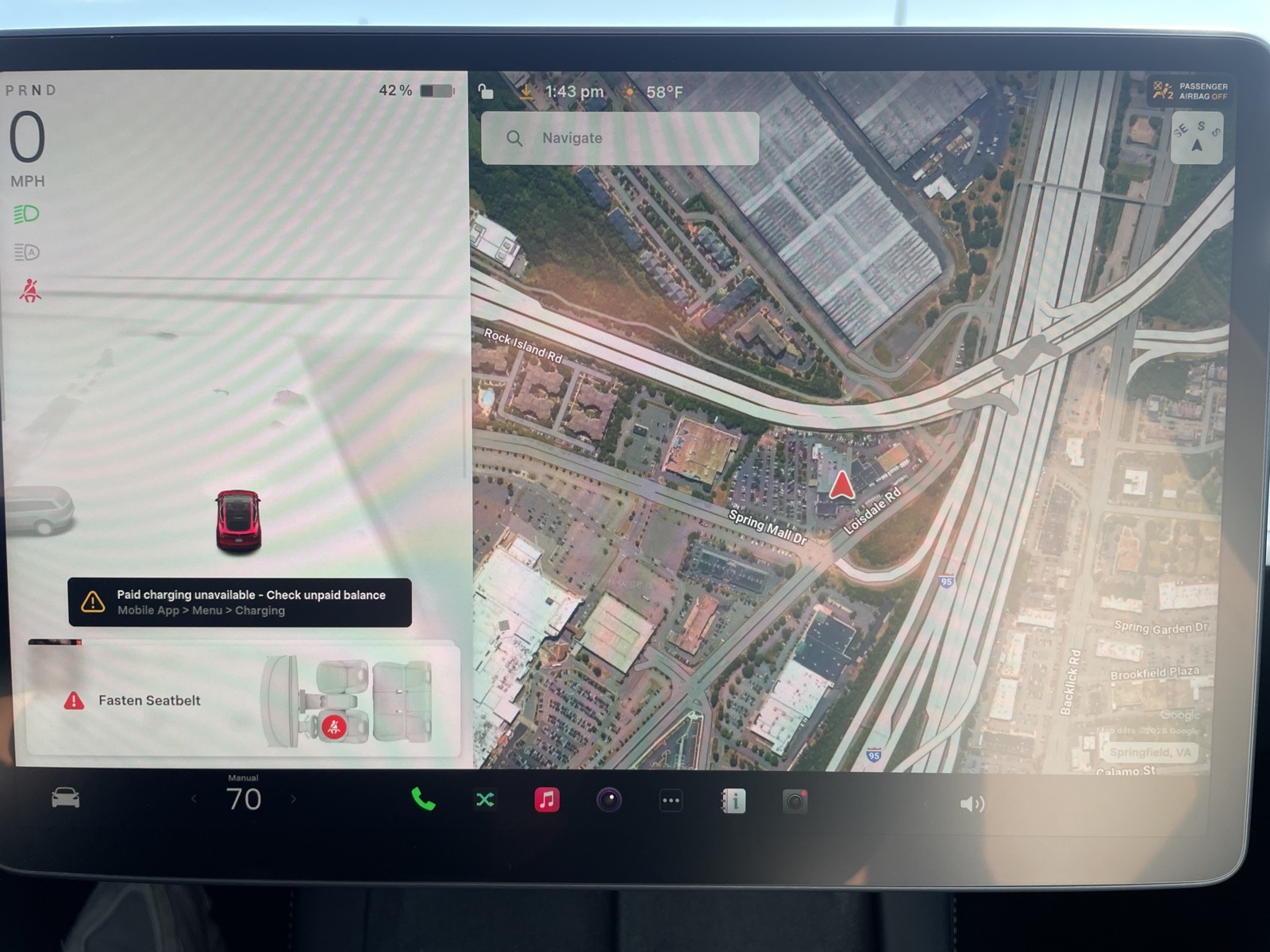1270x952 pixels.
Task: Lower cabin temperature with the left arrow
Action: [194, 799]
